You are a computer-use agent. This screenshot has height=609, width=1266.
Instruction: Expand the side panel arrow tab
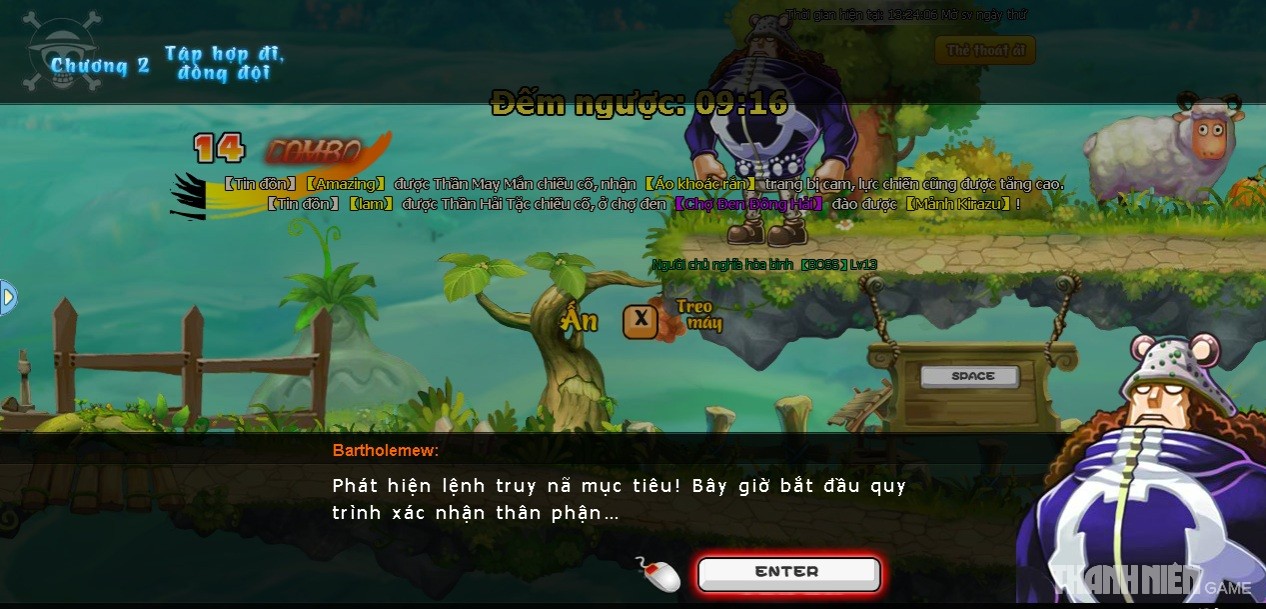[x=8, y=297]
